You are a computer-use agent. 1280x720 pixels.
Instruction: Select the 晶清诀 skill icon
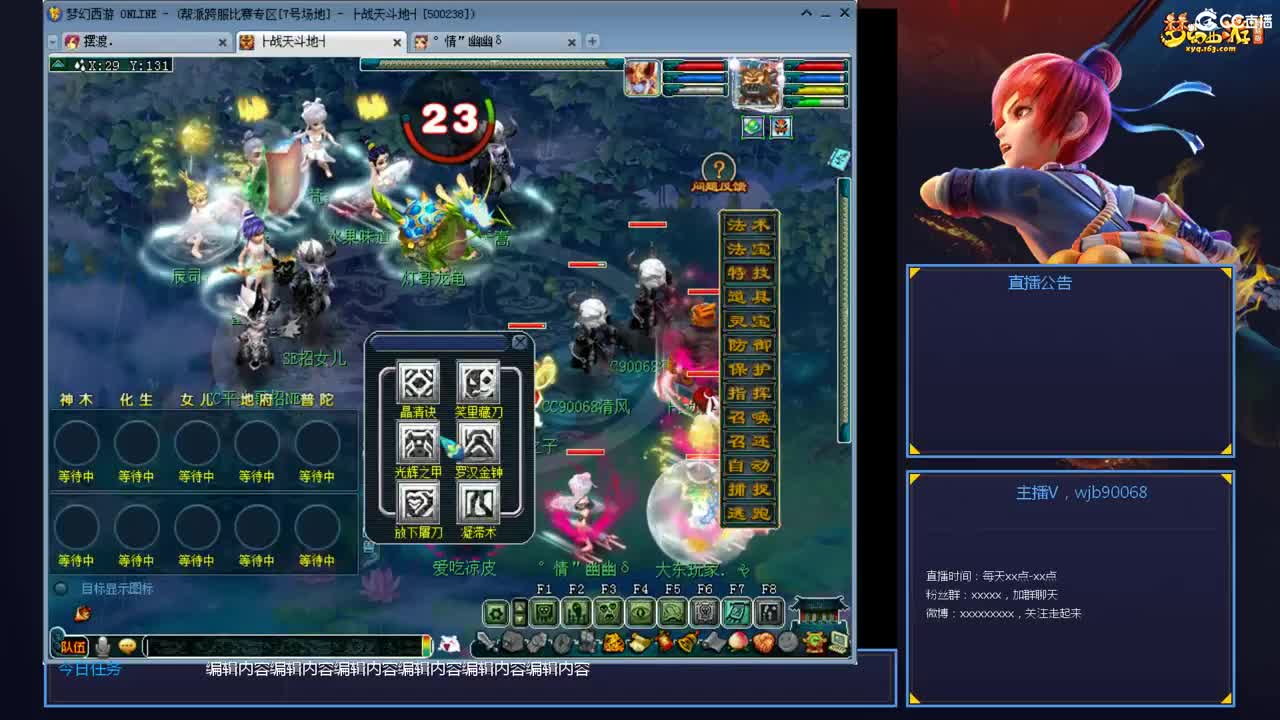[418, 381]
